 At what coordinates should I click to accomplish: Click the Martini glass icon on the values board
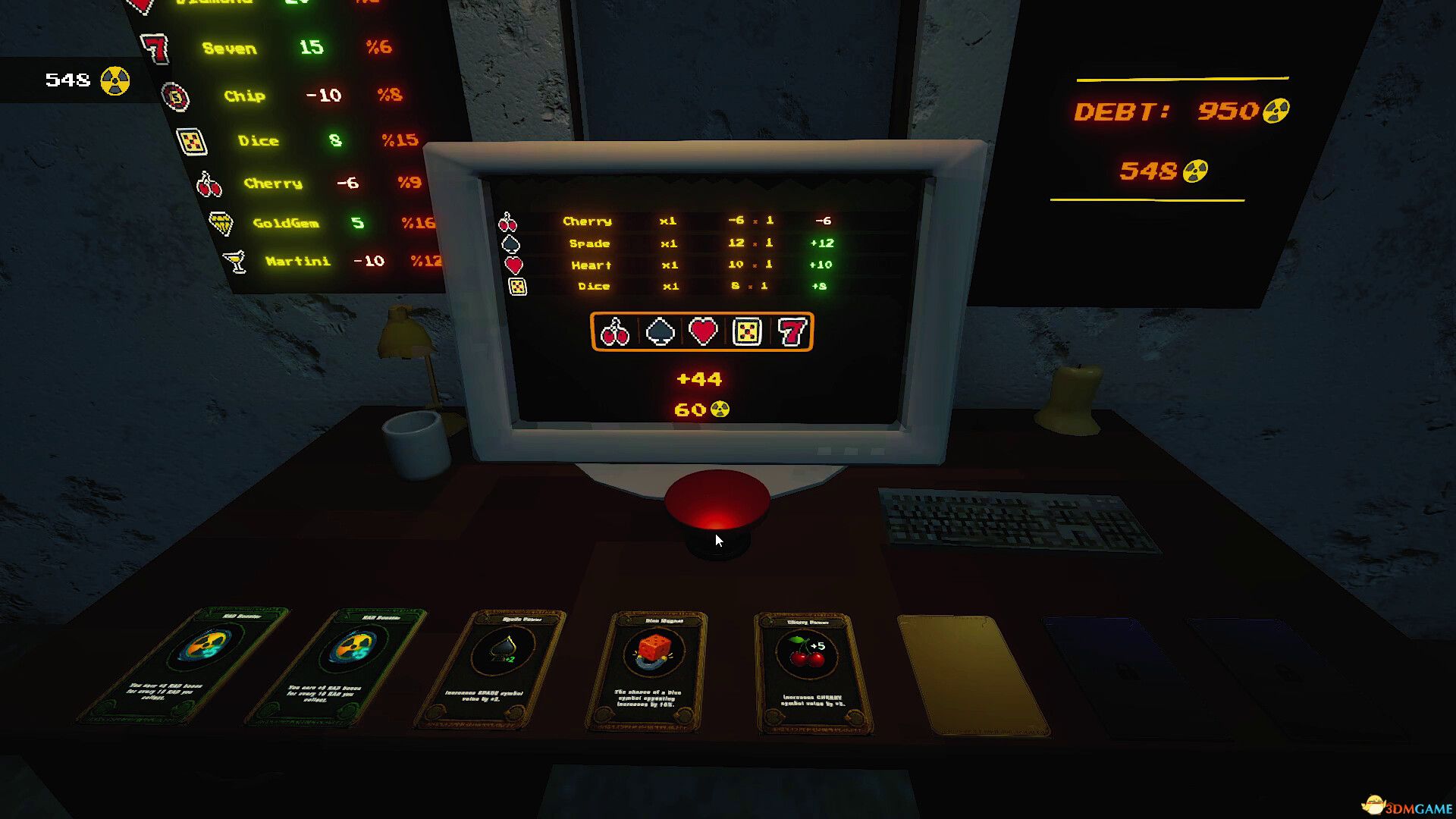pyautogui.click(x=236, y=261)
